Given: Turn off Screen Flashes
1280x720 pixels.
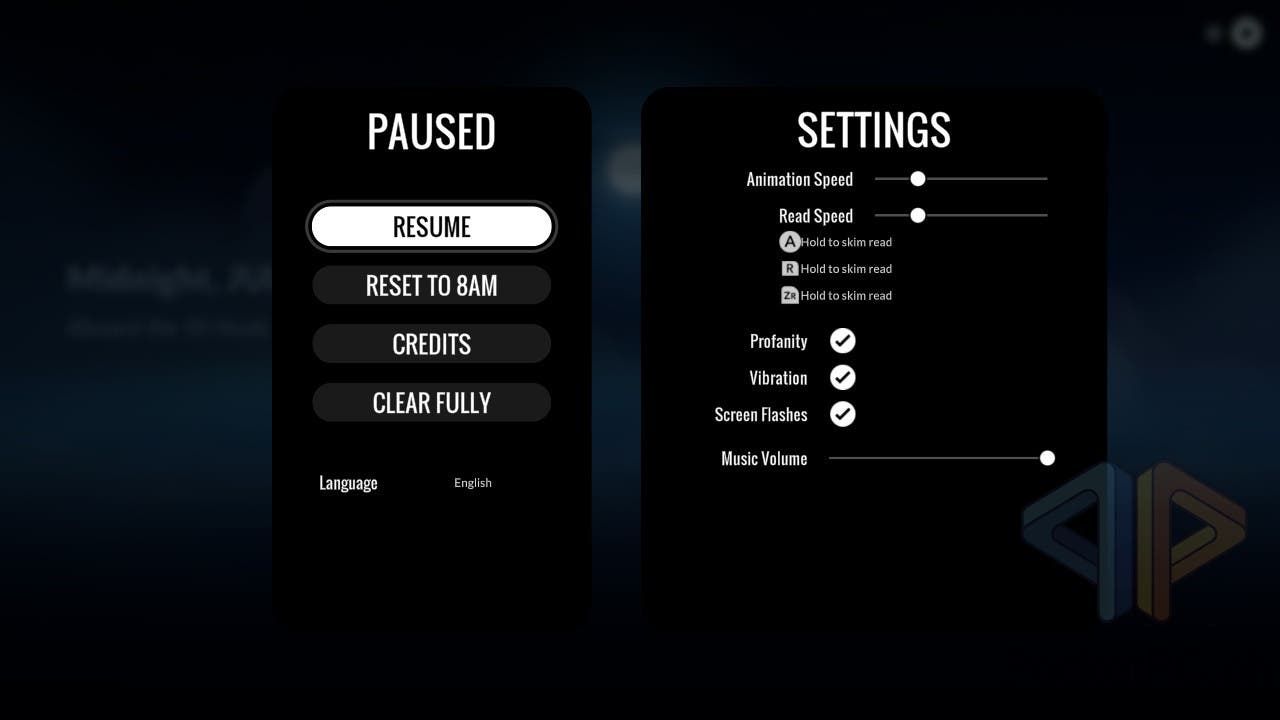Looking at the screenshot, I should pyautogui.click(x=843, y=414).
